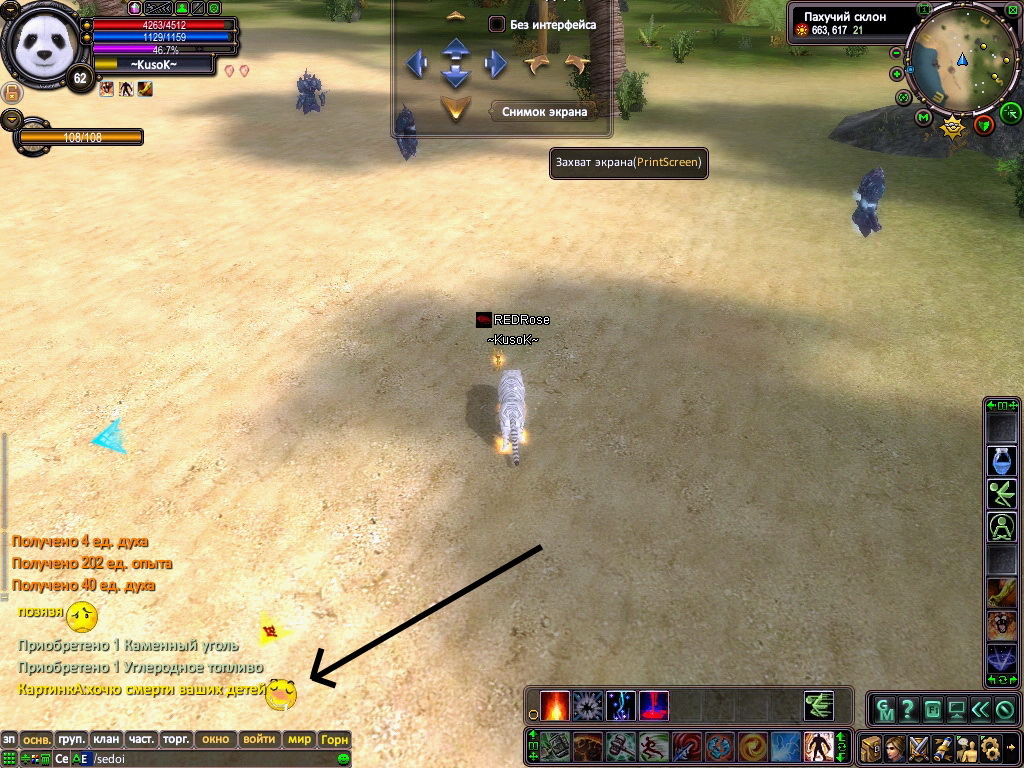Click the panda player portrait
This screenshot has height=768, width=1024.
tap(38, 45)
